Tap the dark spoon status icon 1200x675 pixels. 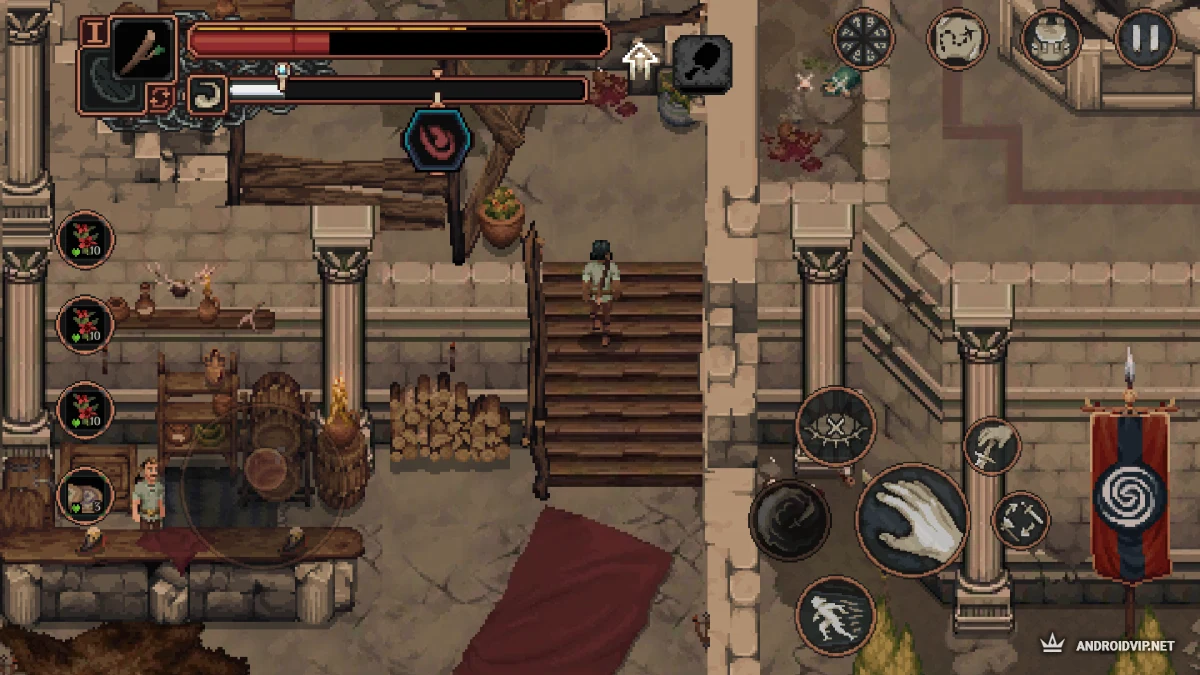click(701, 63)
